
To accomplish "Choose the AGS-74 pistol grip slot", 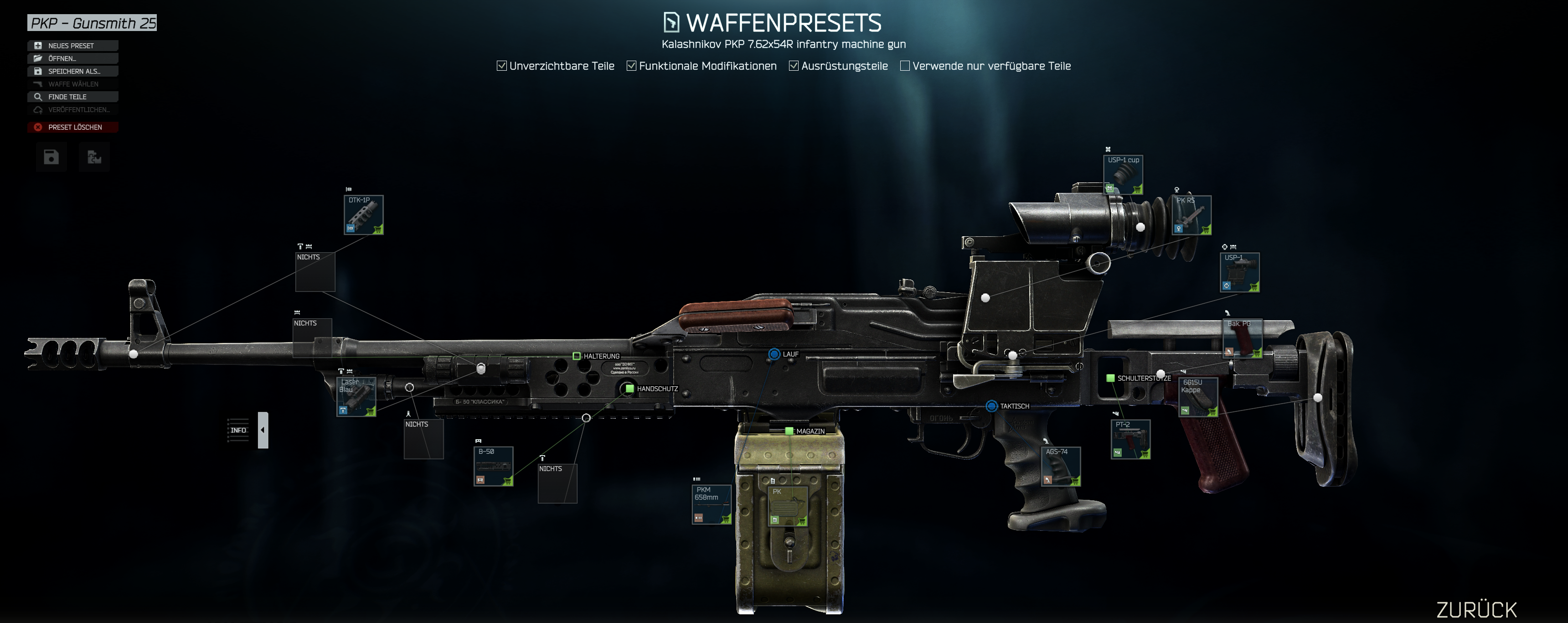I will pyautogui.click(x=1061, y=466).
